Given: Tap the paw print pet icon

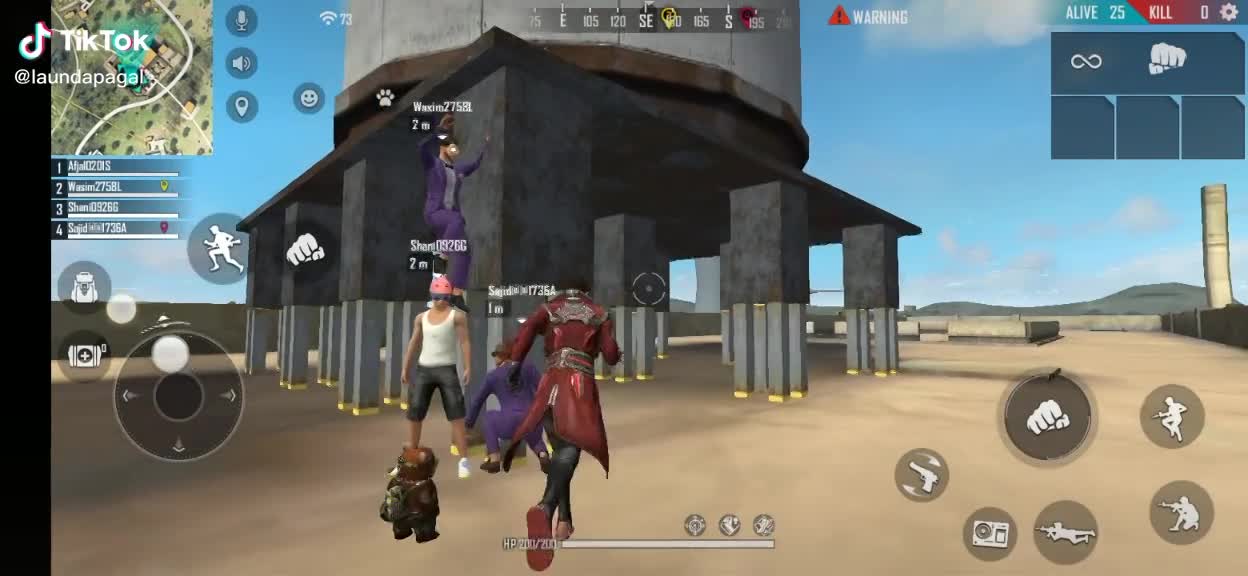Looking at the screenshot, I should [x=385, y=97].
